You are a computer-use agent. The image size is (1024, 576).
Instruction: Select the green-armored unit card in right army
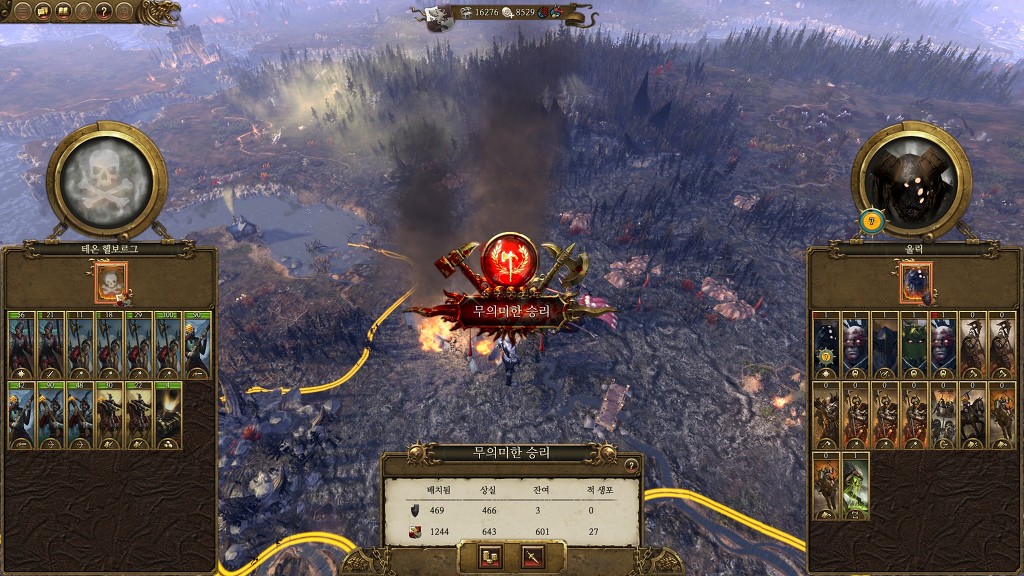(914, 346)
